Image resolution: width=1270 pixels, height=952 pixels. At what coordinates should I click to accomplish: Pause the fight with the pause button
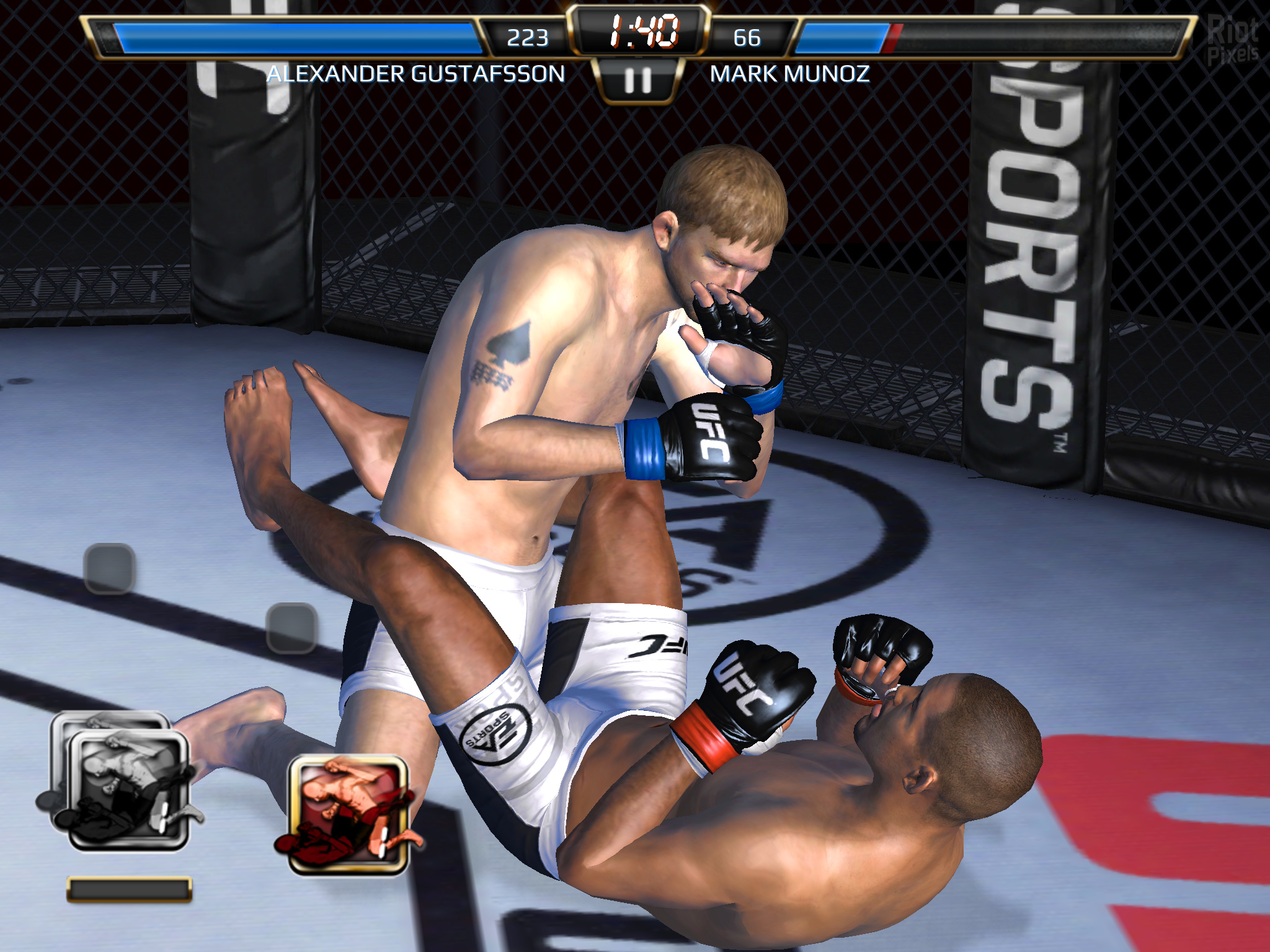(x=638, y=80)
